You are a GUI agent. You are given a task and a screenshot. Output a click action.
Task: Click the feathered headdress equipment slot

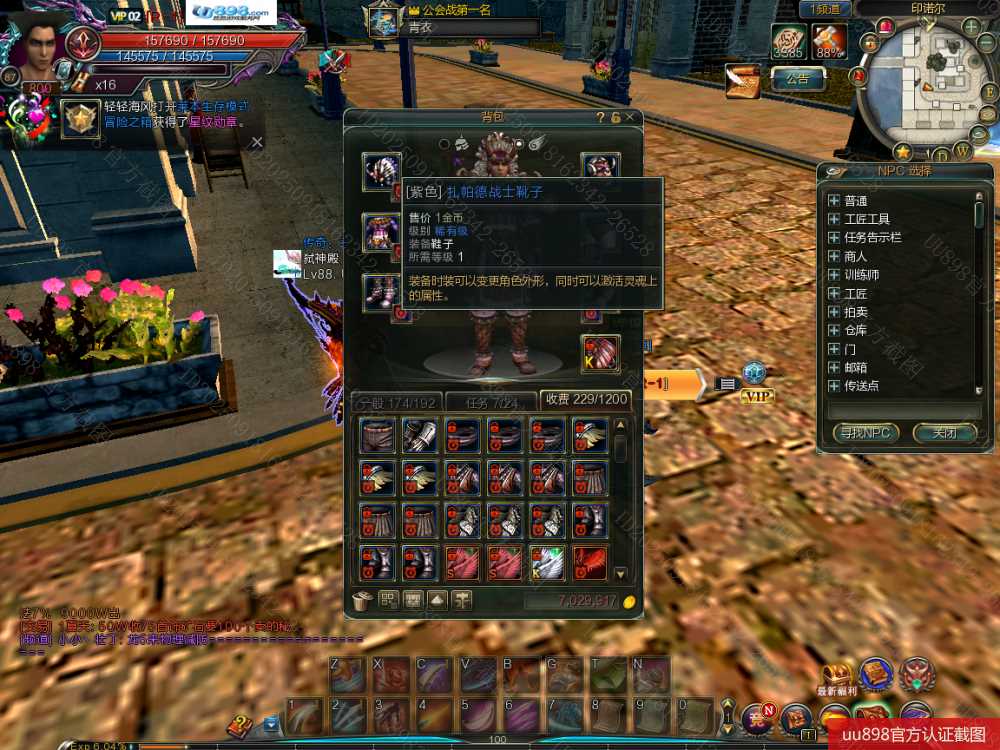tap(381, 168)
